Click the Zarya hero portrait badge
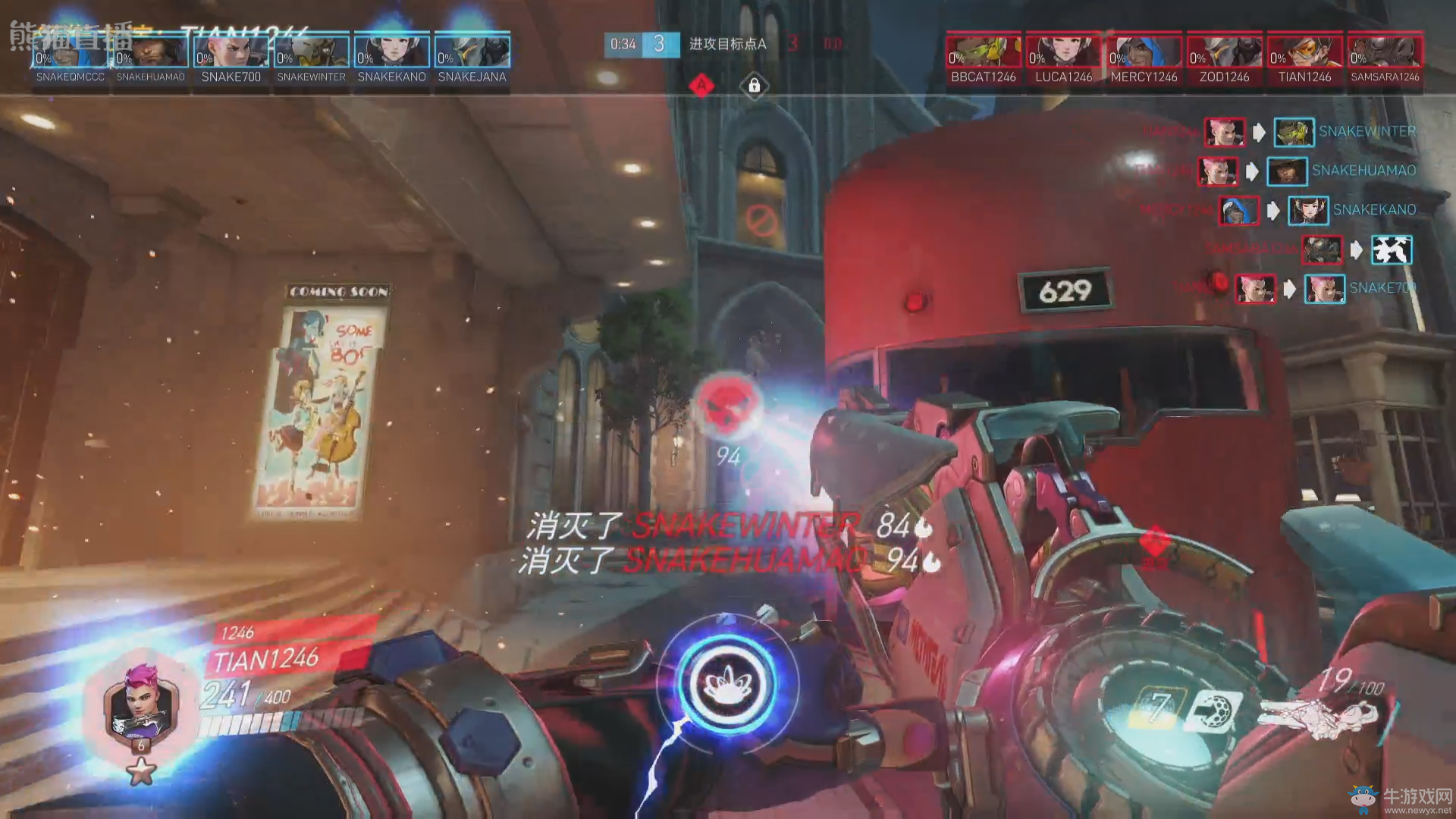This screenshot has width=1456, height=819. 141,704
